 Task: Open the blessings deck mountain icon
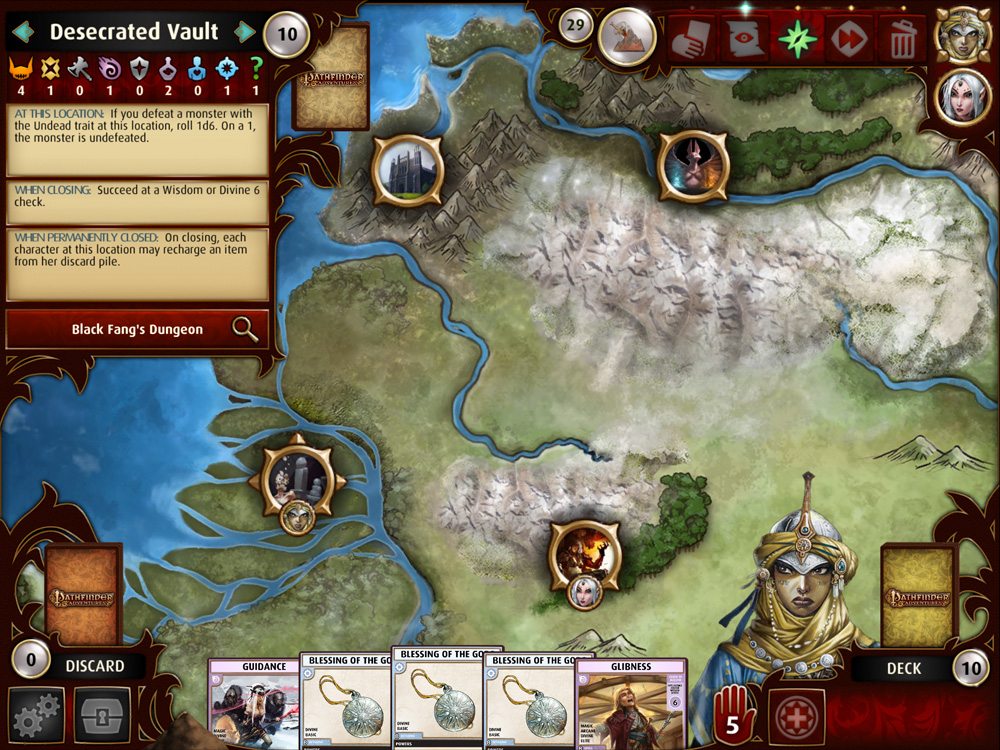click(x=627, y=36)
